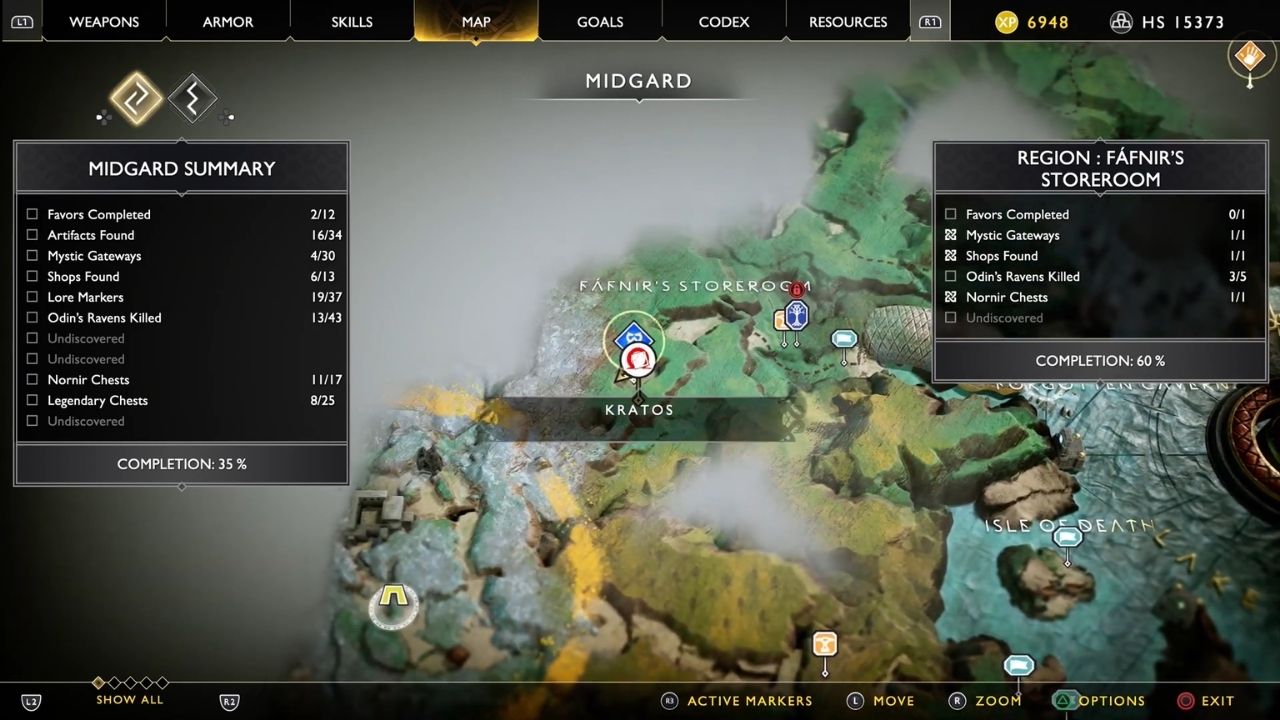Open the Armor tab
This screenshot has height=720, width=1280.
[x=228, y=21]
